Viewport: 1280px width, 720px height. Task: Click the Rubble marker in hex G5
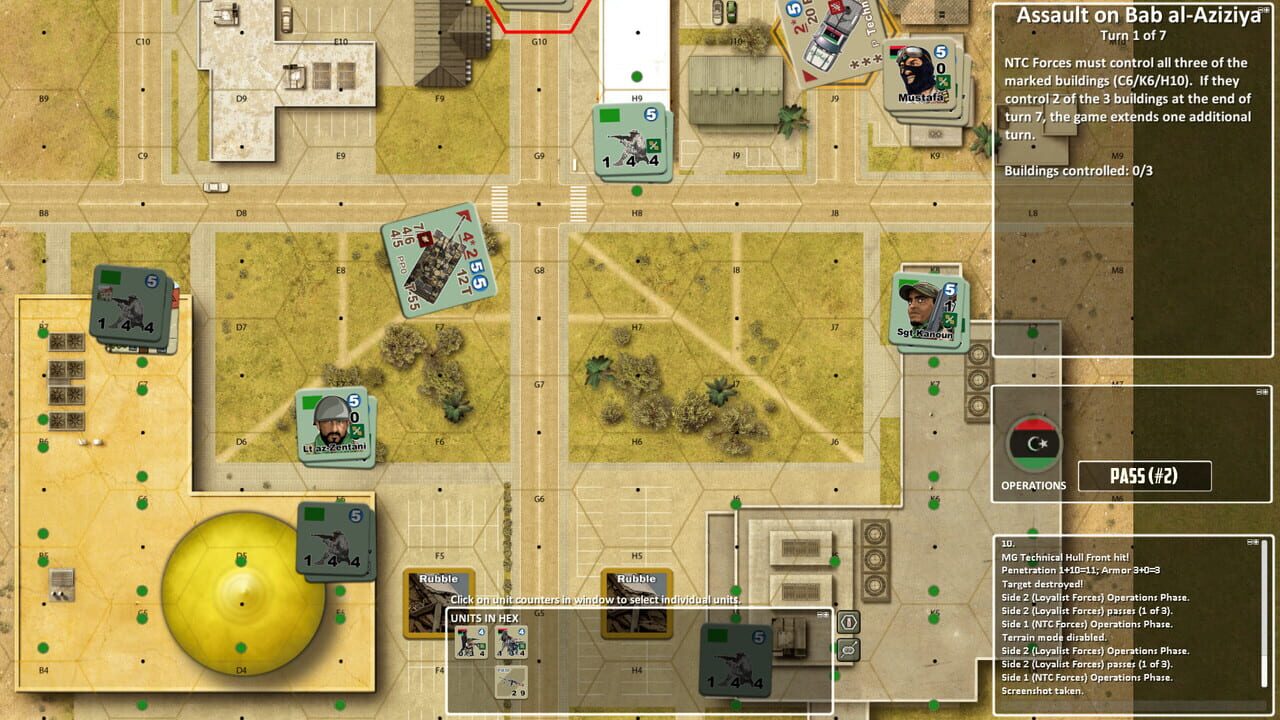[637, 600]
